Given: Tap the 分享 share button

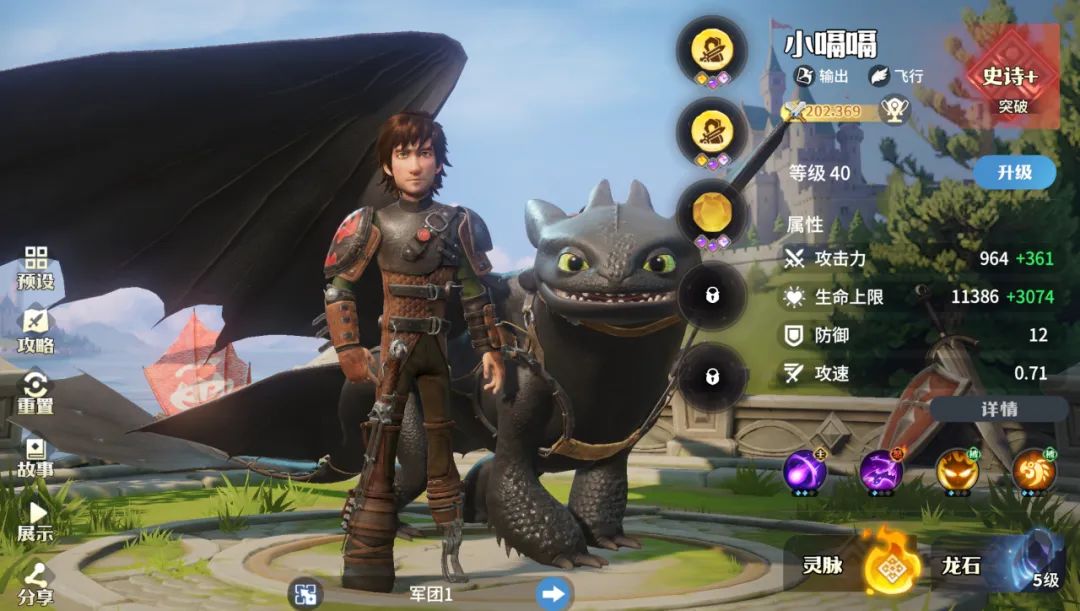Looking at the screenshot, I should tap(36, 584).
